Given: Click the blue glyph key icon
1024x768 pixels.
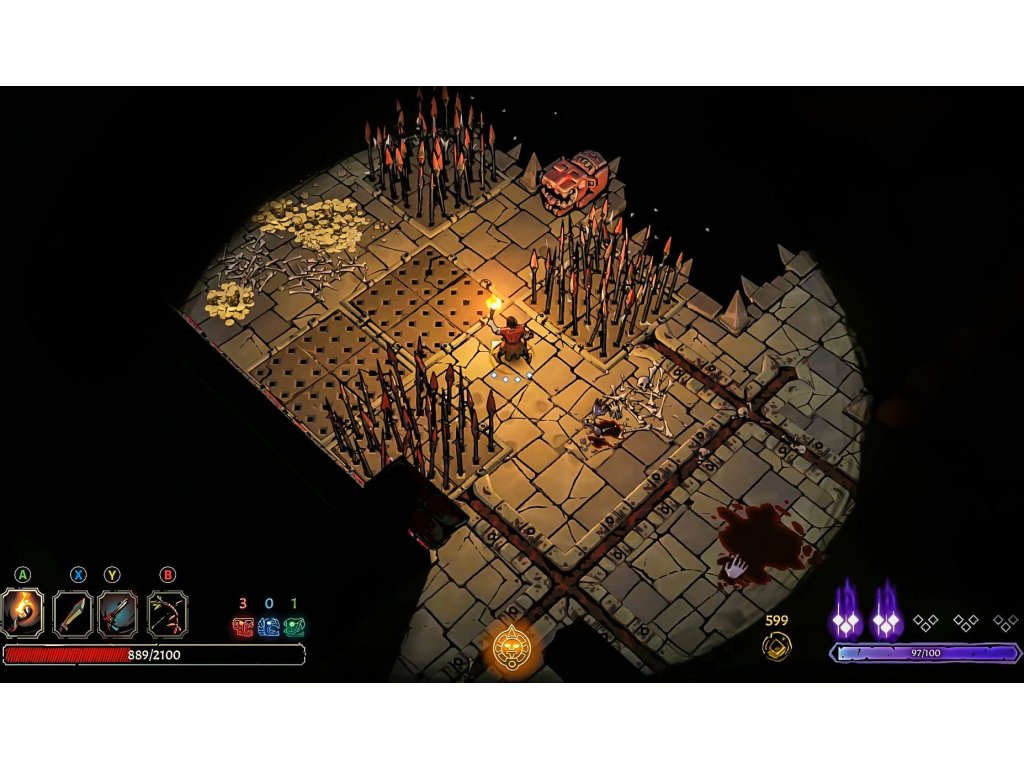Looking at the screenshot, I should coord(268,627).
